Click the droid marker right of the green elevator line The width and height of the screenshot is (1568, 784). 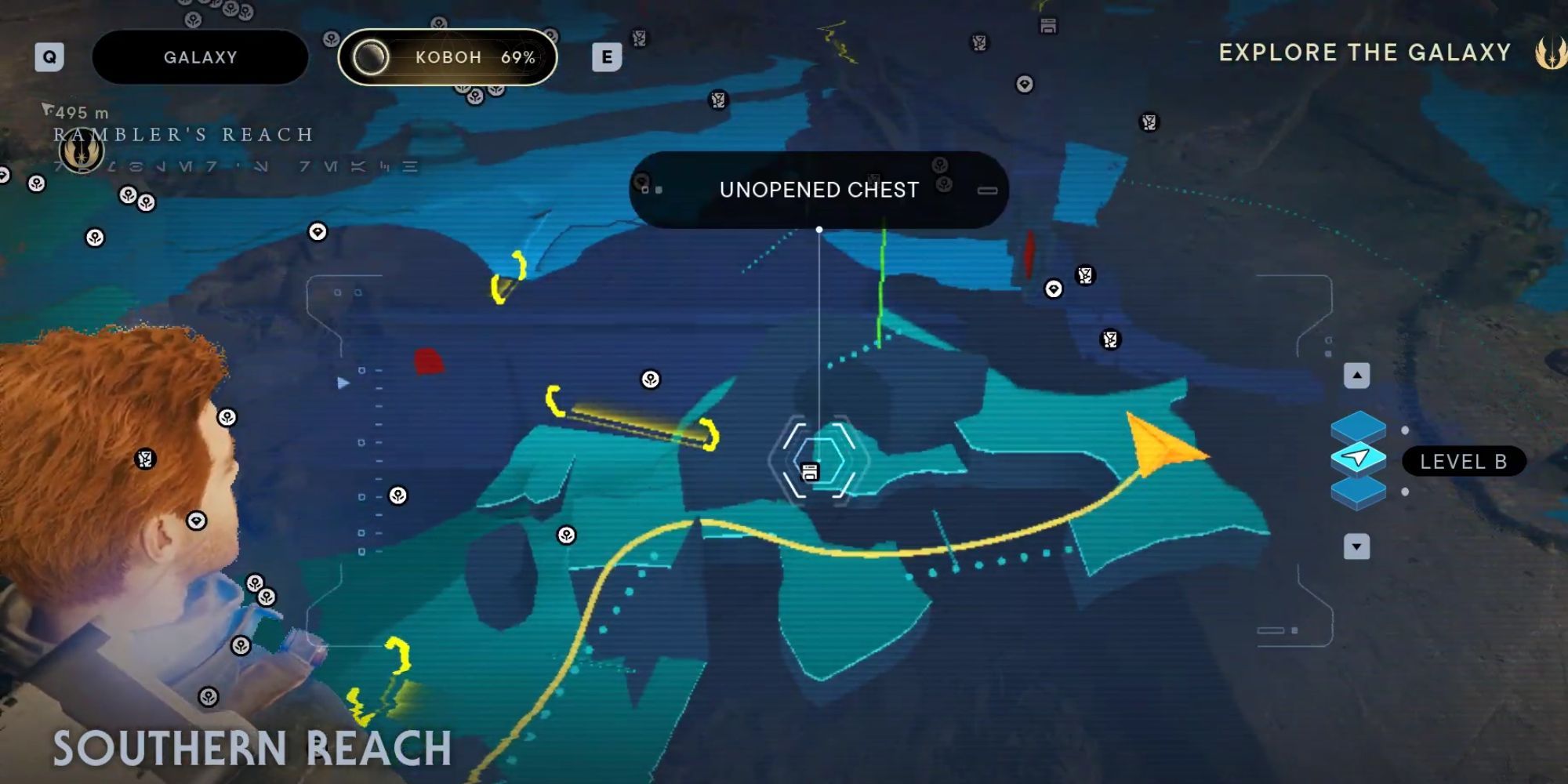1084,274
